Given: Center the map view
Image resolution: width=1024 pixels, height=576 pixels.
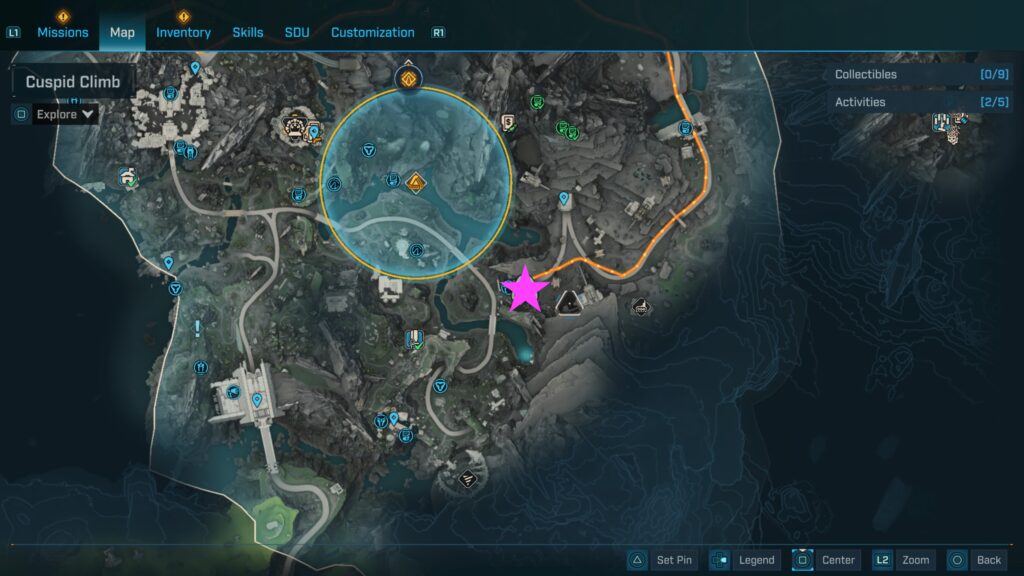Looking at the screenshot, I should tap(826, 560).
